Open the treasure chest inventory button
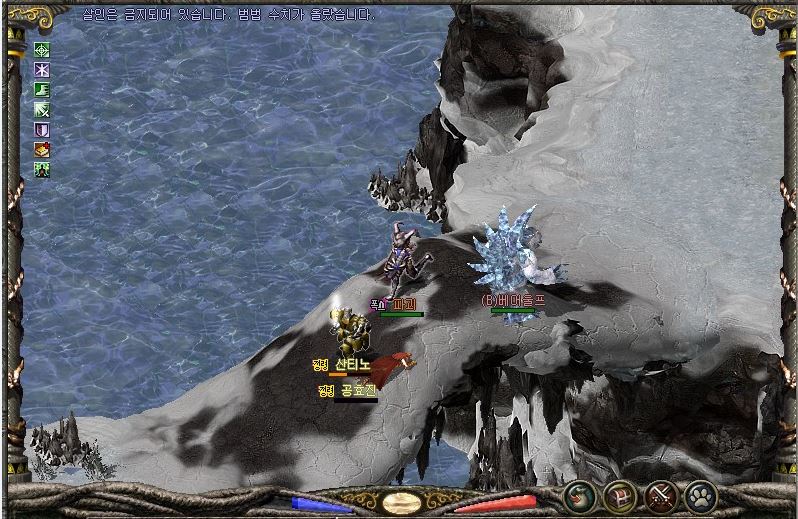The height and width of the screenshot is (519, 798). pos(619,496)
